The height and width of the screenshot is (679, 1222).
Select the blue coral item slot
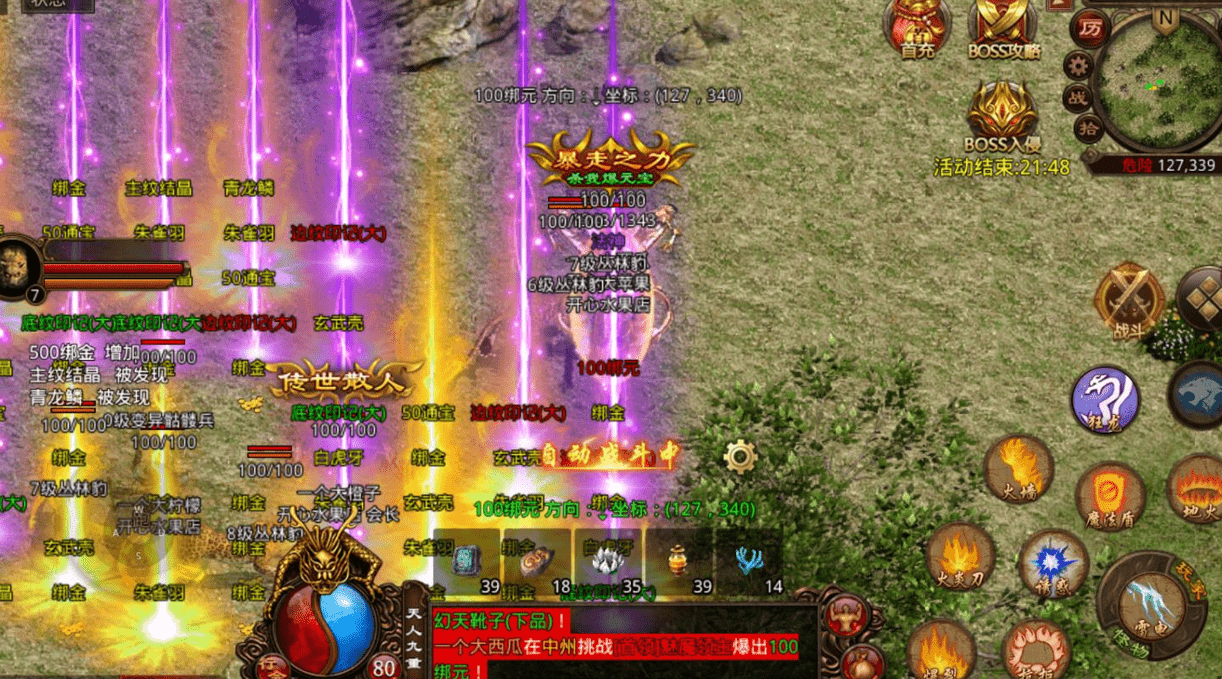coord(749,559)
